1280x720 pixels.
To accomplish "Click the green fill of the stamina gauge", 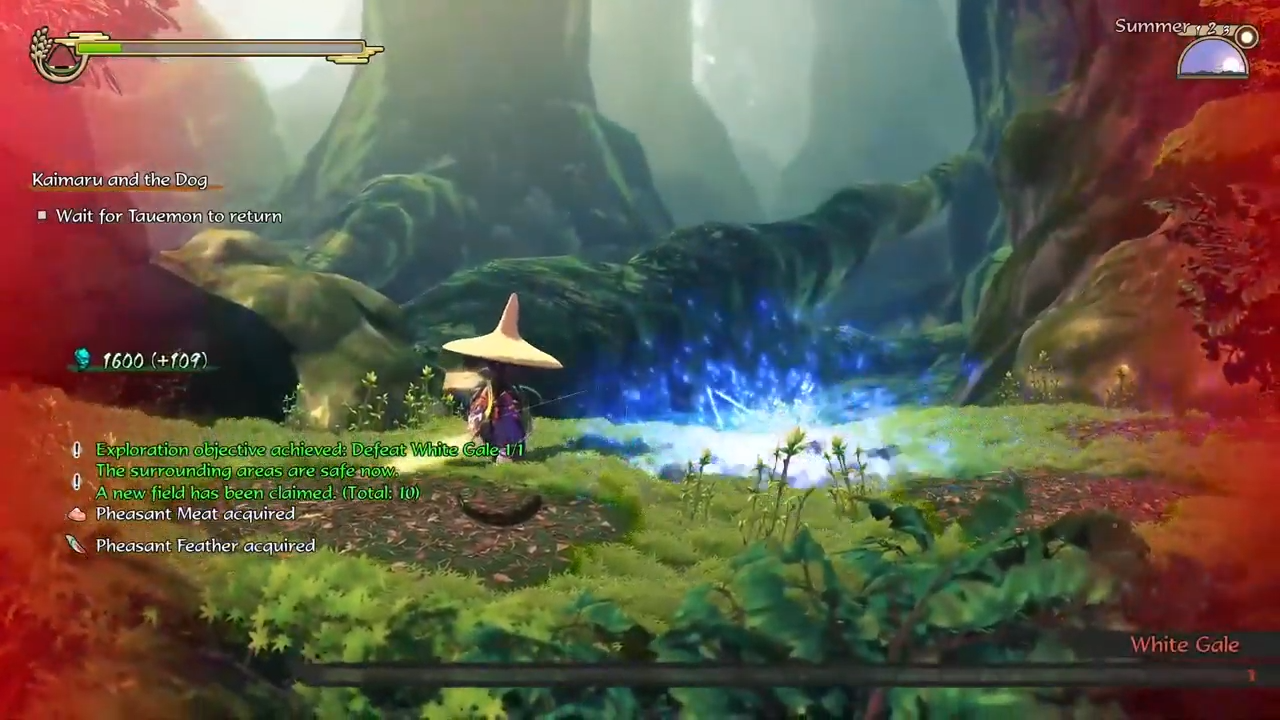I will pos(100,48).
